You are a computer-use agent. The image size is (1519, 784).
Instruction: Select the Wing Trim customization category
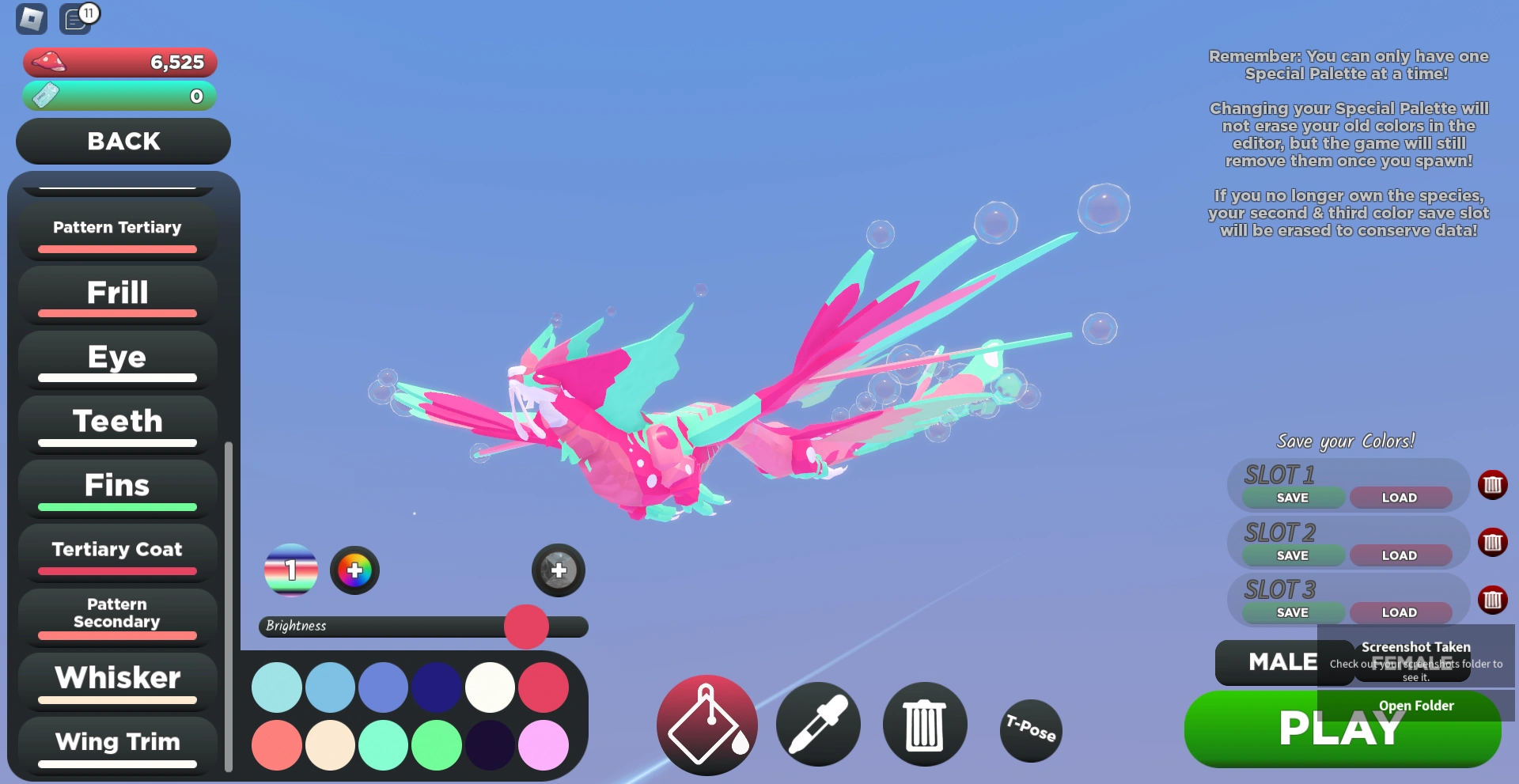coord(116,742)
